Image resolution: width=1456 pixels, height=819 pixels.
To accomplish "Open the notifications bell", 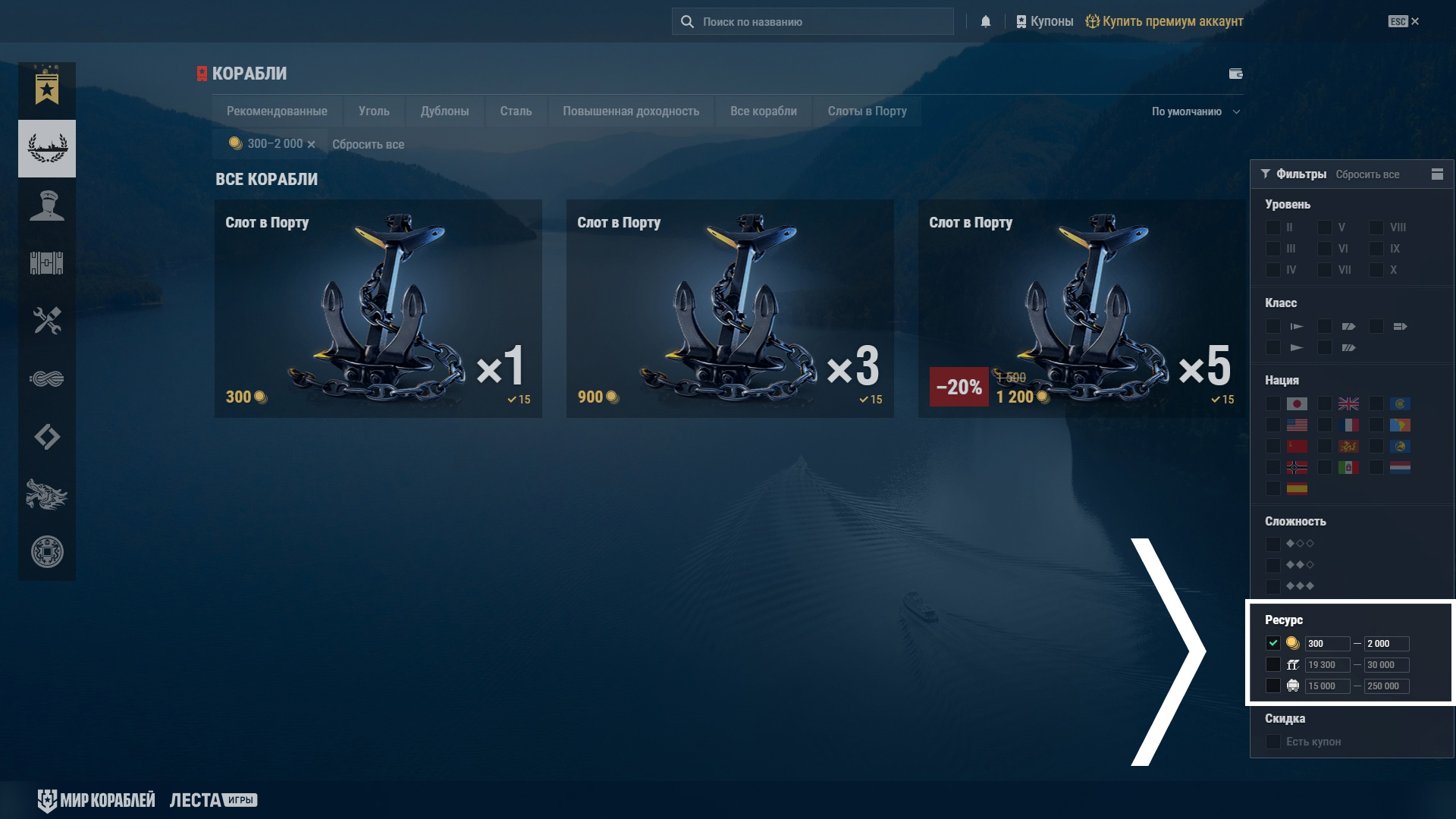I will (986, 22).
